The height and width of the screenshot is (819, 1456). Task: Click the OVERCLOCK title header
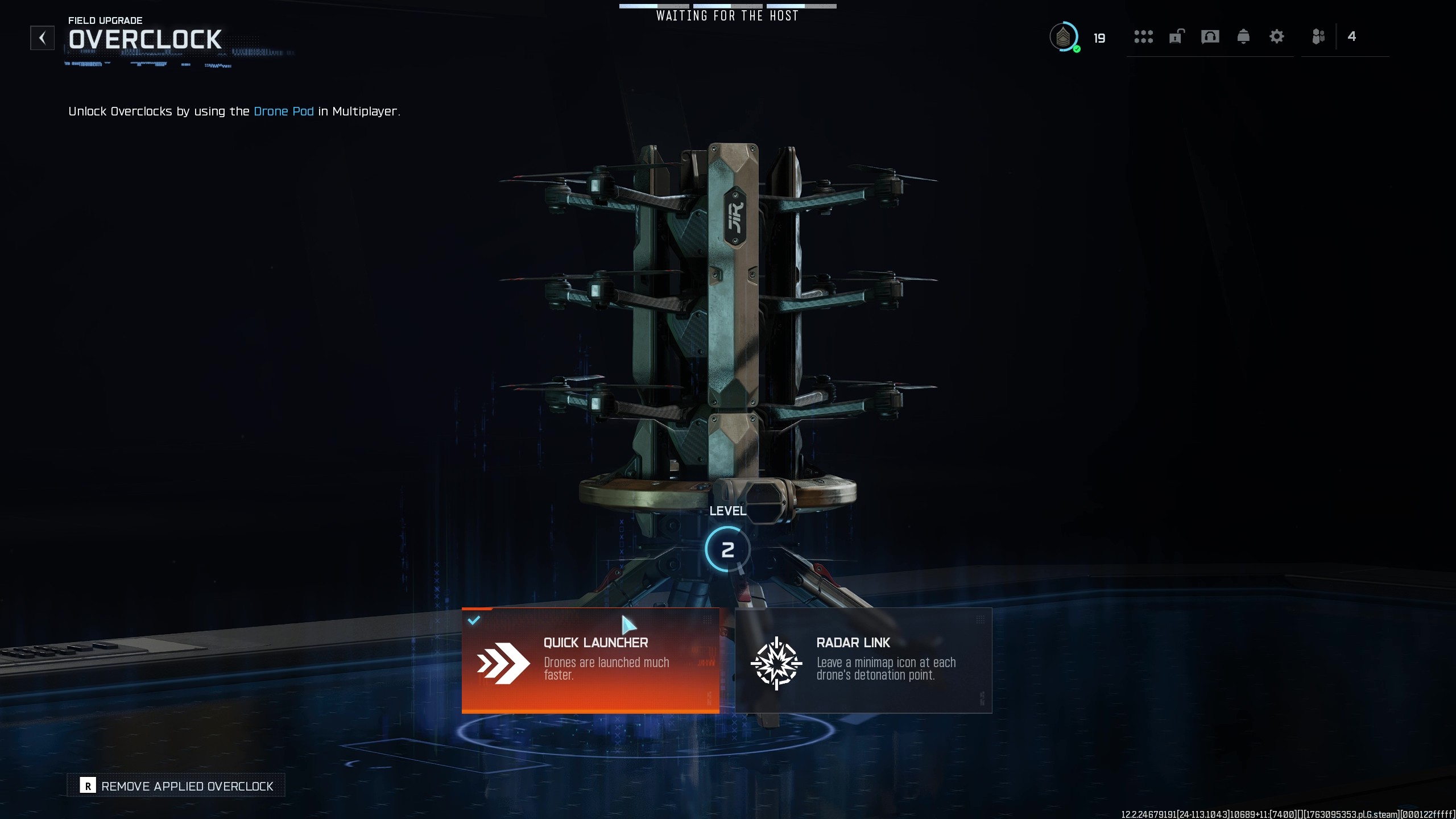[x=146, y=39]
